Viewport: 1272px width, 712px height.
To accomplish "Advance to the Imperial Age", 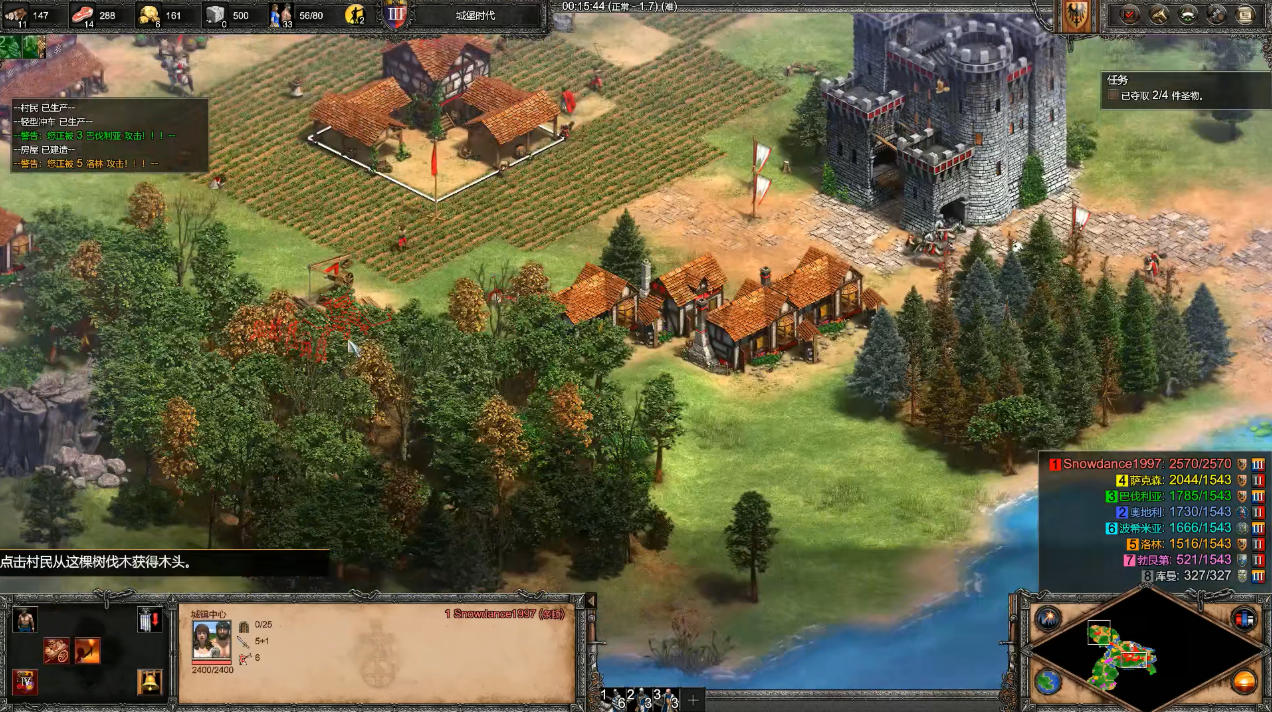I will (25, 683).
